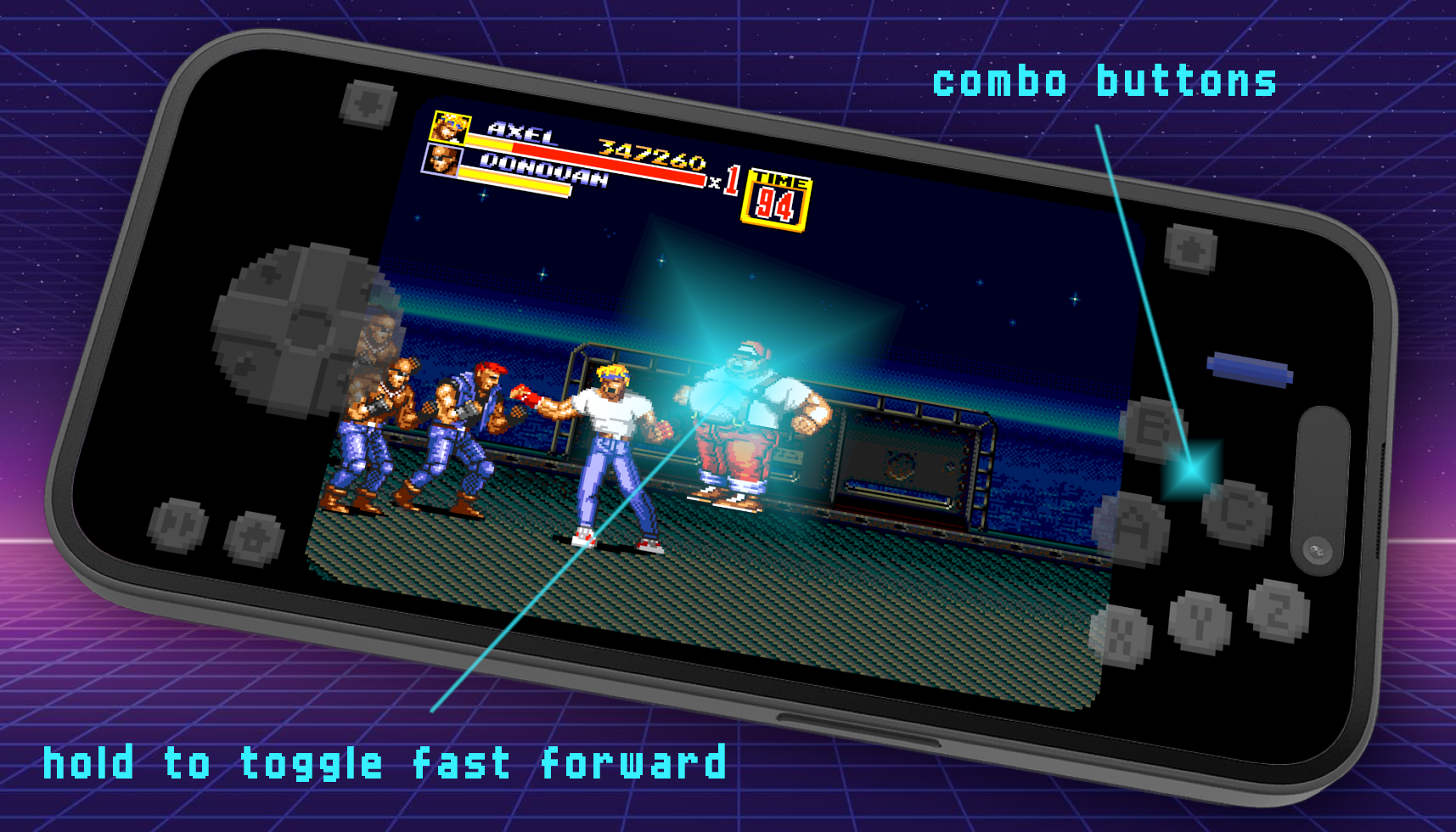Tap the blue bar-shaped start button
Viewport: 1456px width, 832px height.
point(1249,370)
